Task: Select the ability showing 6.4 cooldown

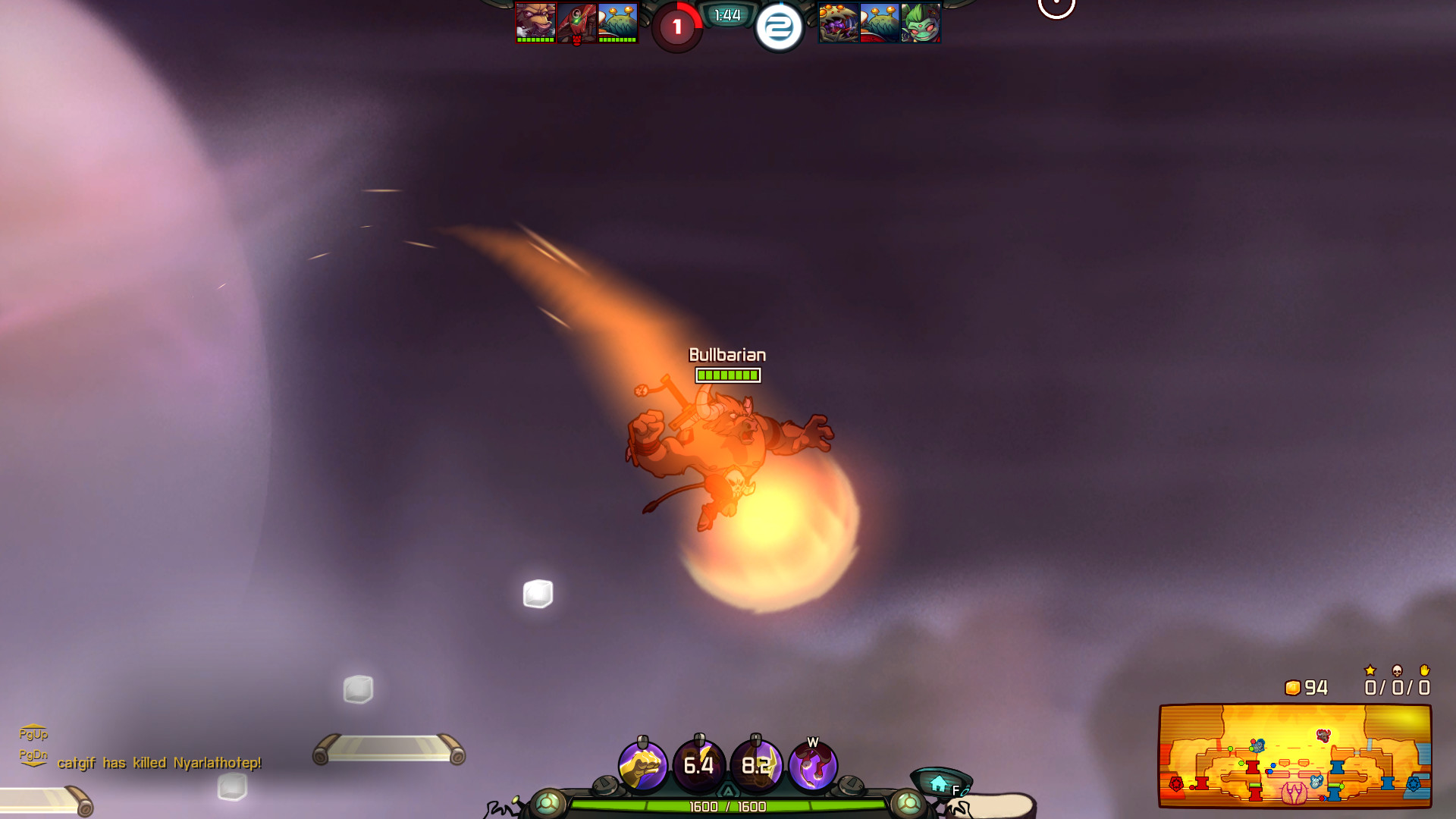Action: click(x=698, y=766)
